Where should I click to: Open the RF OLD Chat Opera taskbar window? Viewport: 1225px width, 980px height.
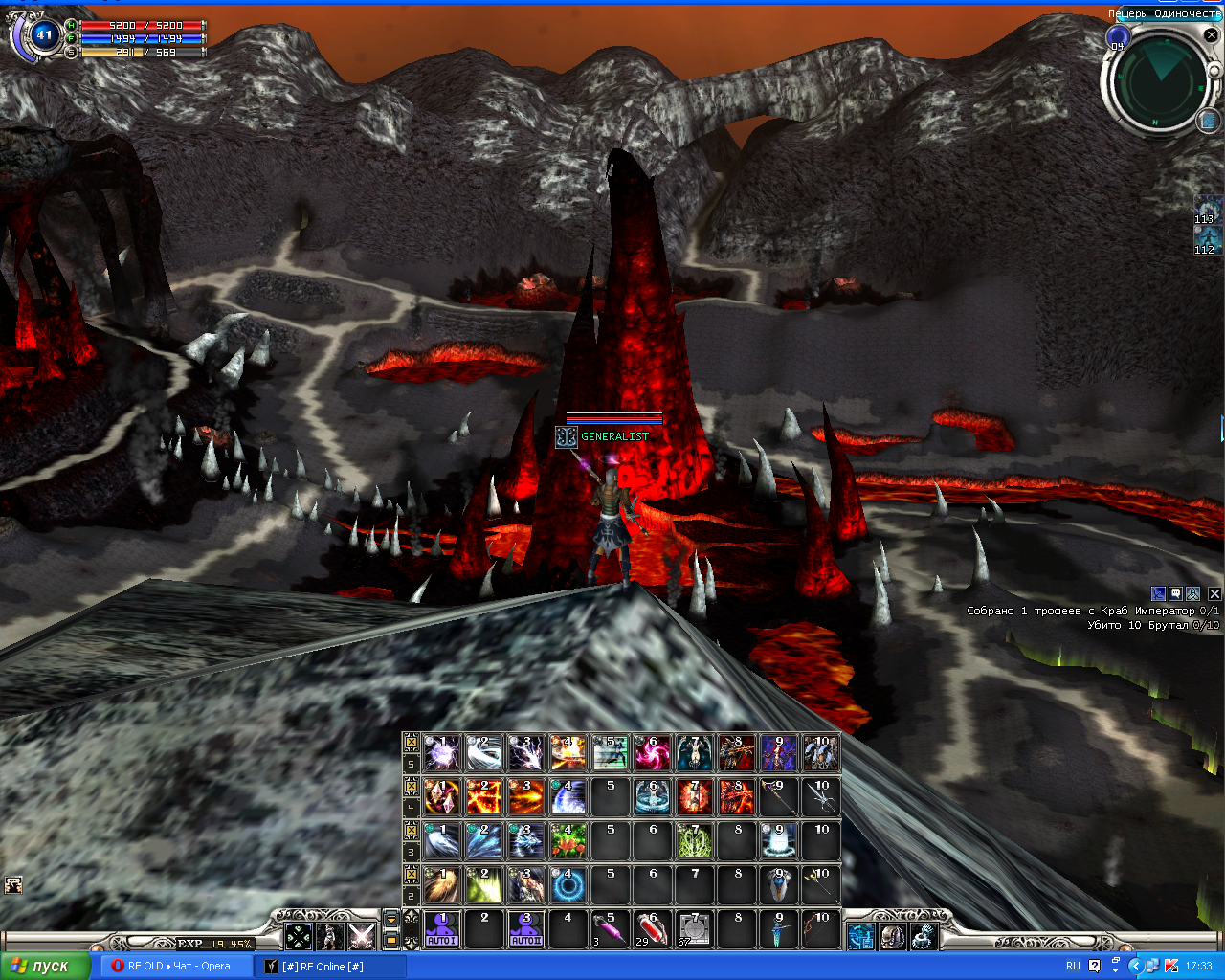point(172,966)
